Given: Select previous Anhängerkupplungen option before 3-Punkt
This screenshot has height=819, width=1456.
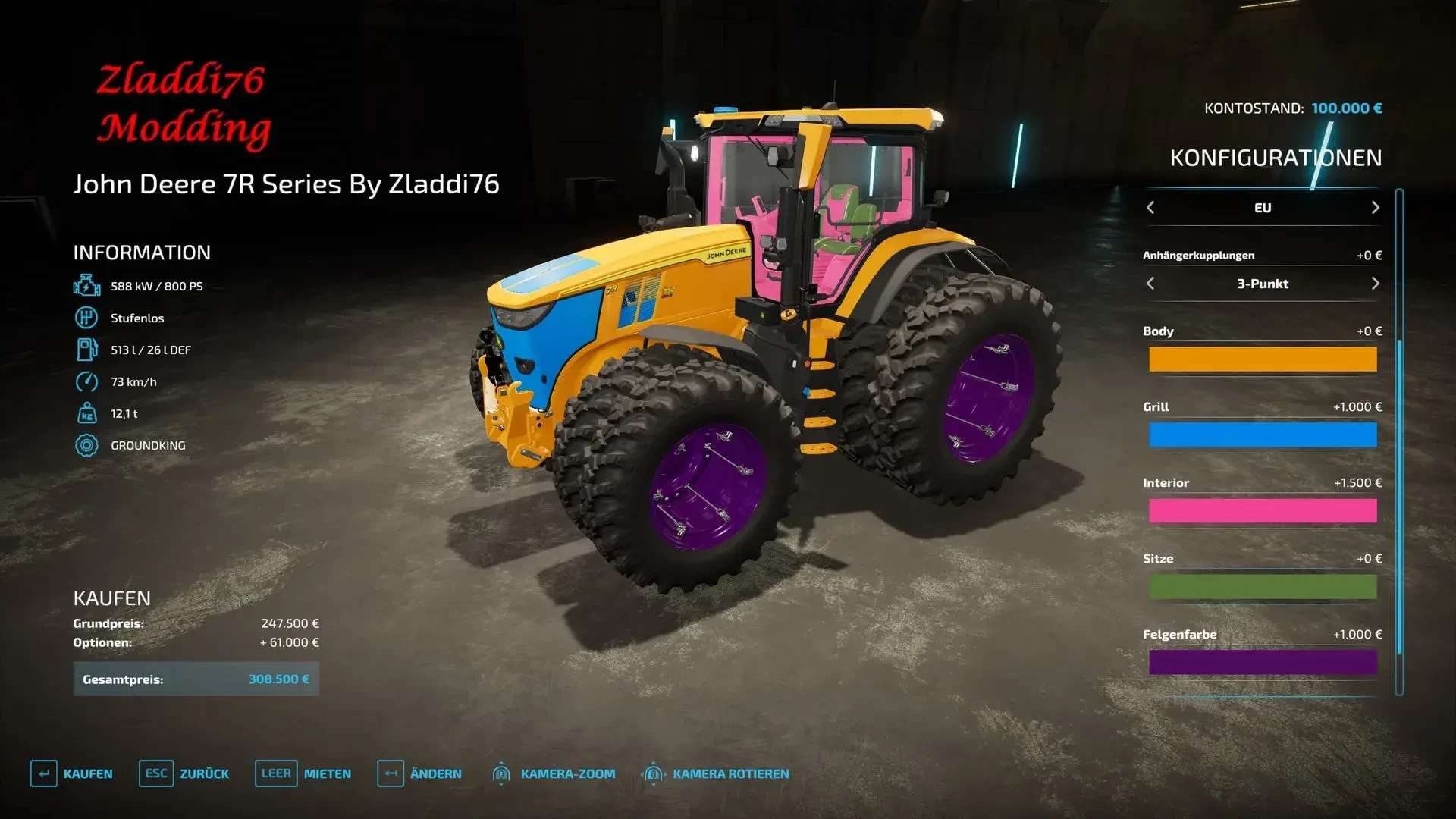Looking at the screenshot, I should [1150, 284].
